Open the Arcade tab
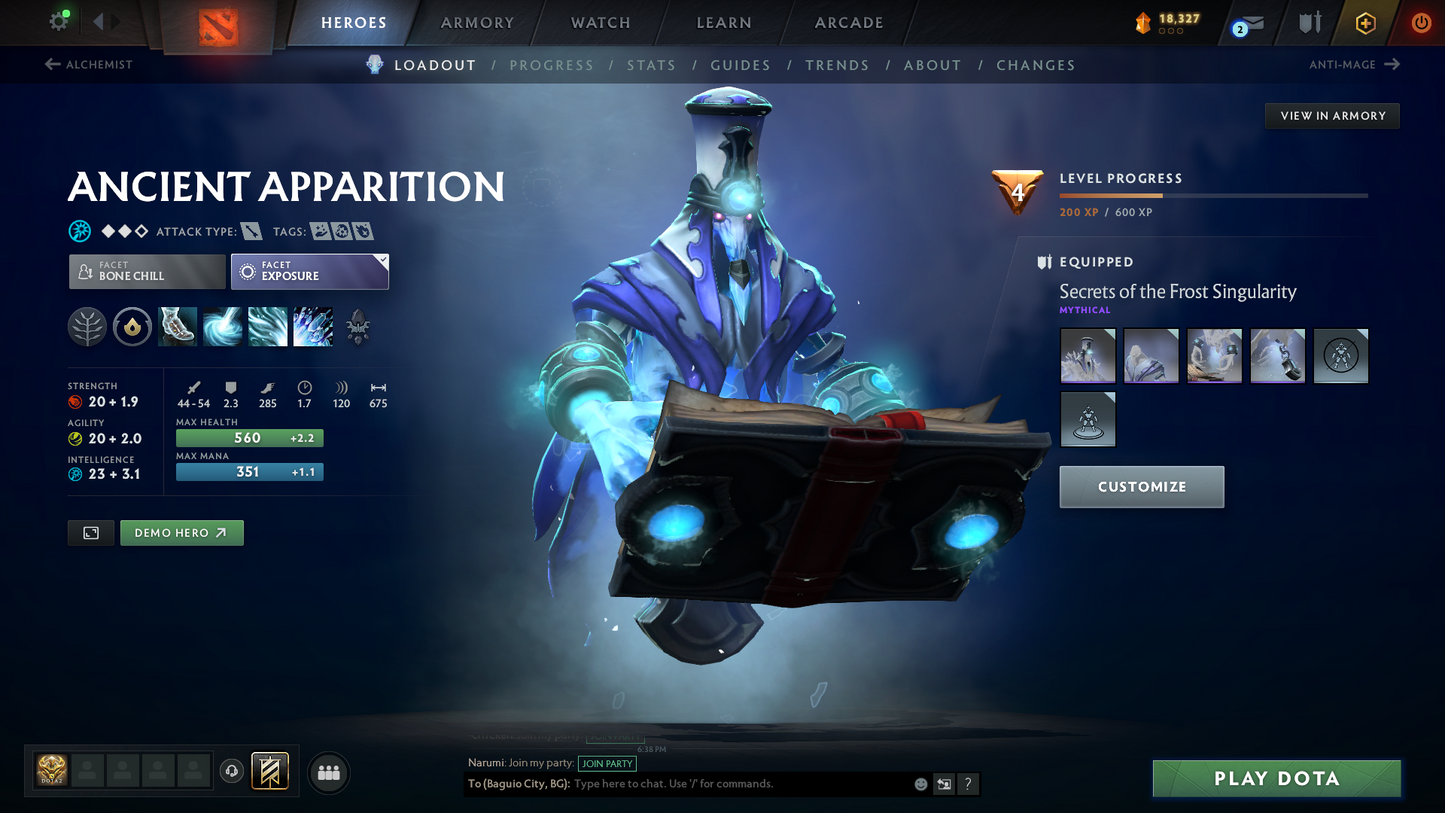1445x813 pixels. pyautogui.click(x=849, y=23)
